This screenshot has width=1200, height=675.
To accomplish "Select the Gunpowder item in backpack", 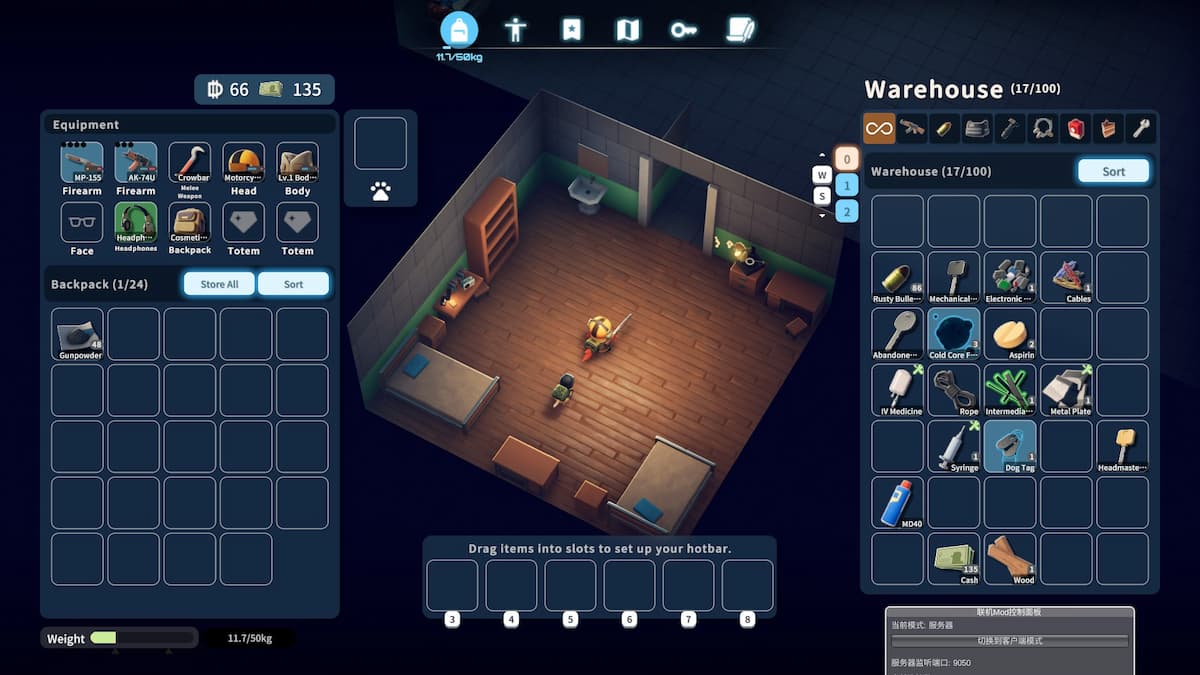I will (78, 334).
